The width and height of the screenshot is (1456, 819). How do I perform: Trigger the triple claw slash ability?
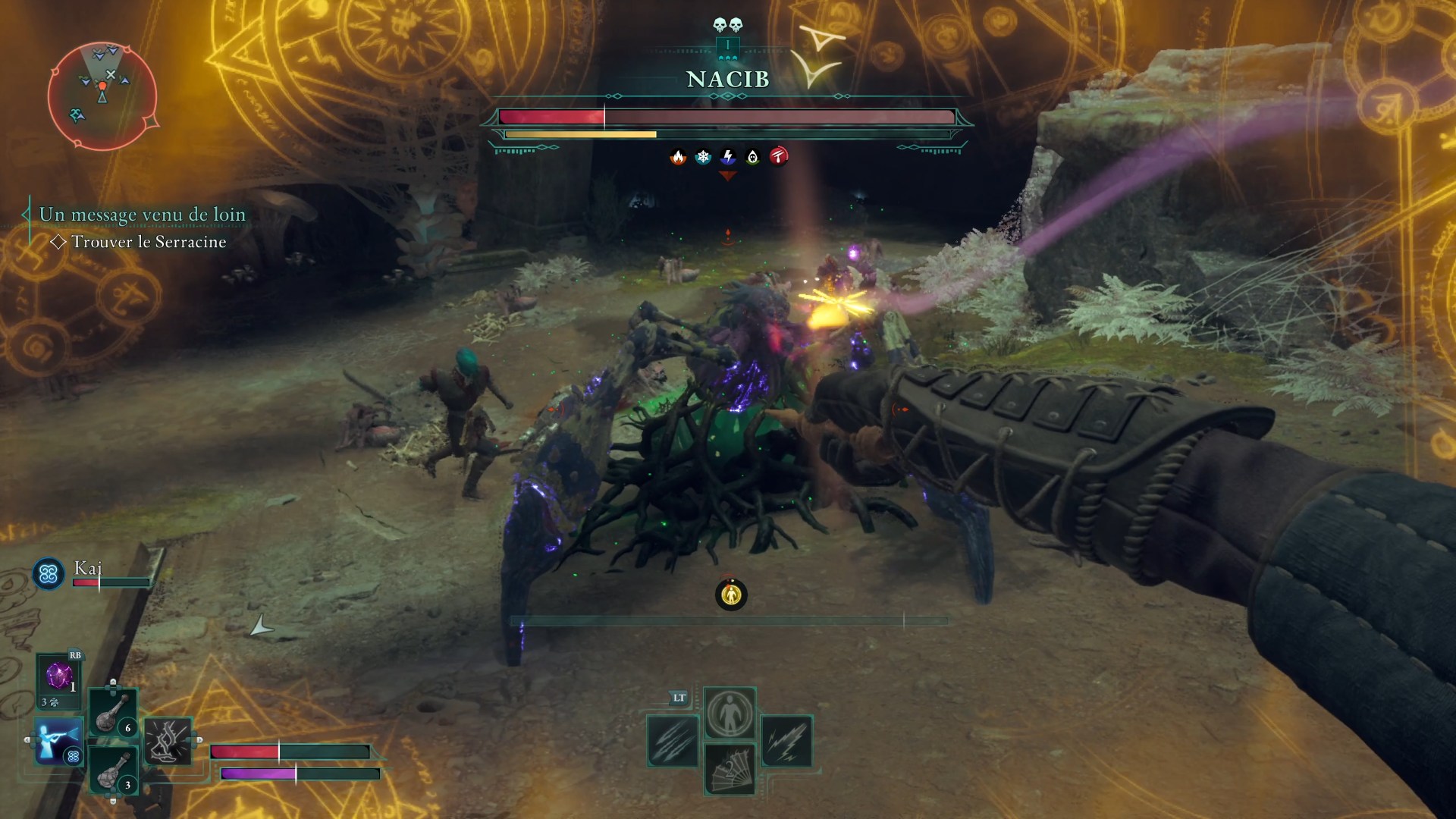(x=673, y=741)
